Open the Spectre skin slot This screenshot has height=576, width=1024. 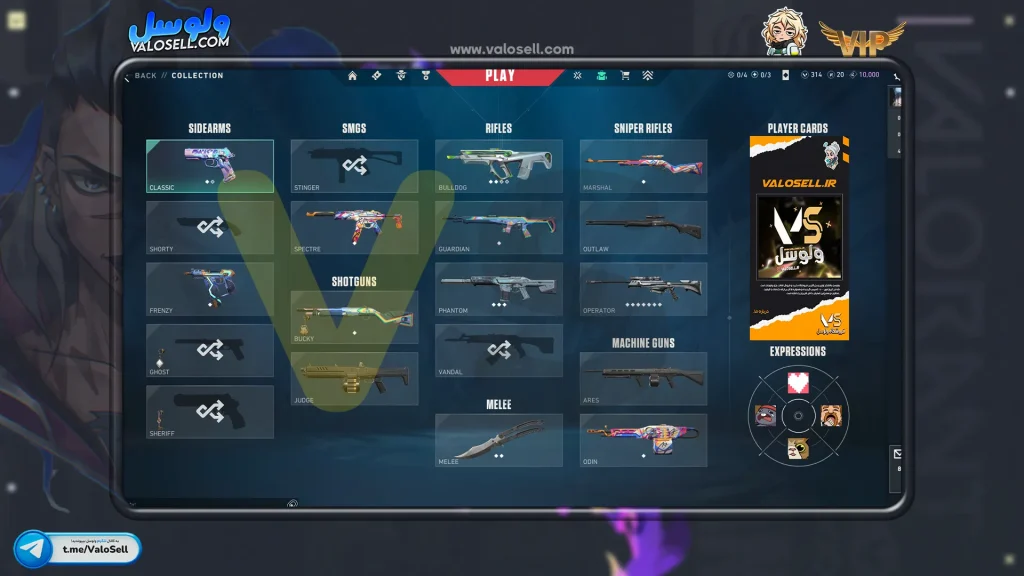coord(354,227)
